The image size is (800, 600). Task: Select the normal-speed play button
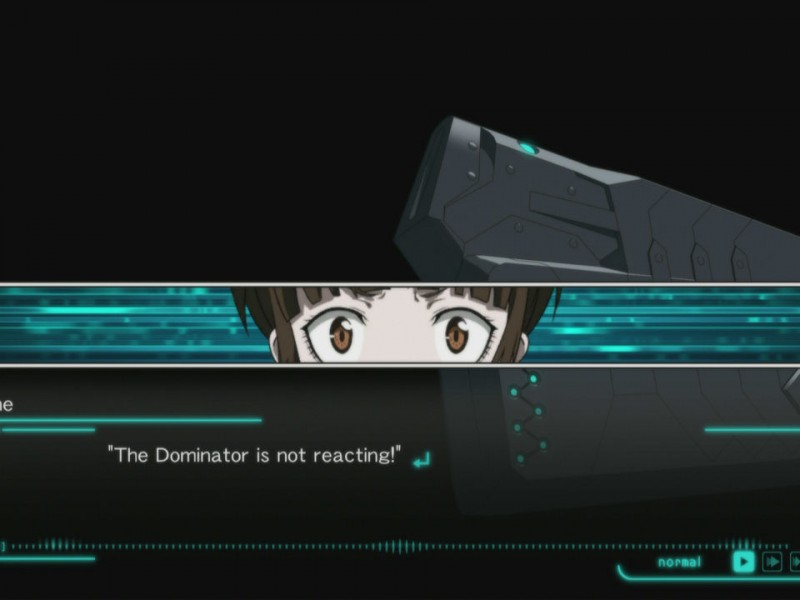click(x=743, y=562)
